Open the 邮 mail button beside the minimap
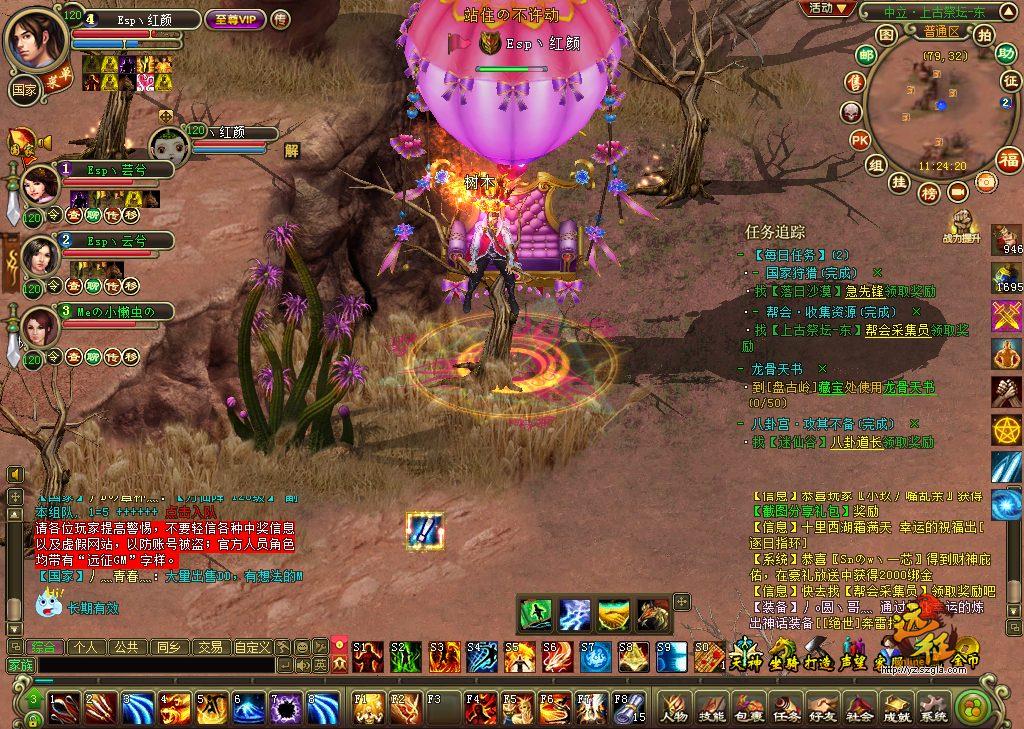Viewport: 1024px width, 729px height. point(856,81)
